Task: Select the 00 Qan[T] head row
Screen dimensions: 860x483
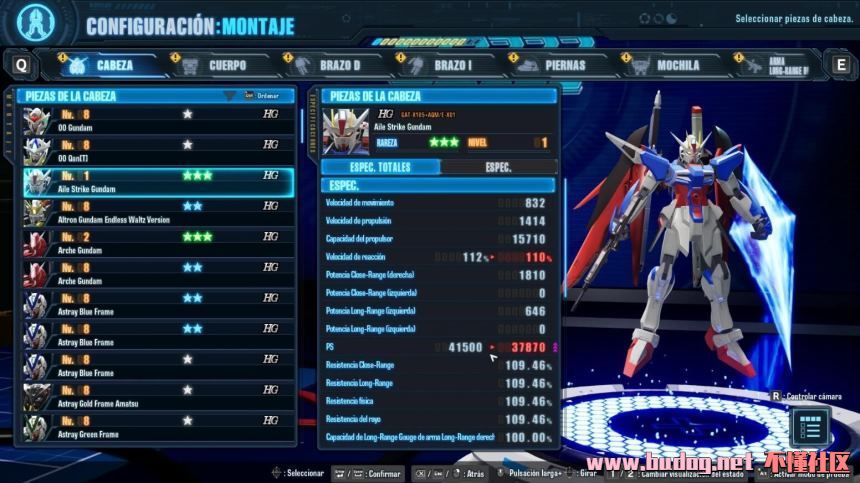Action: pyautogui.click(x=158, y=150)
